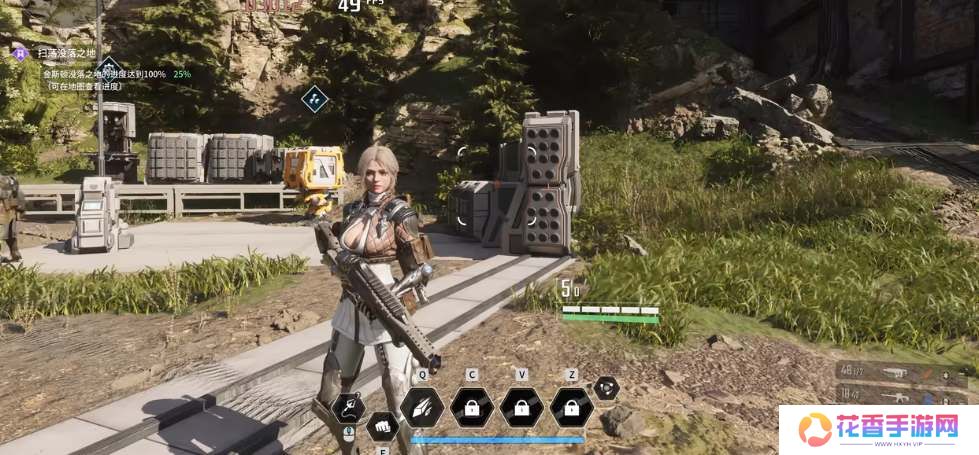Viewport: 979px width, 455px height.
Task: Click the locked skill slot labeled V
Action: pyautogui.click(x=521, y=407)
